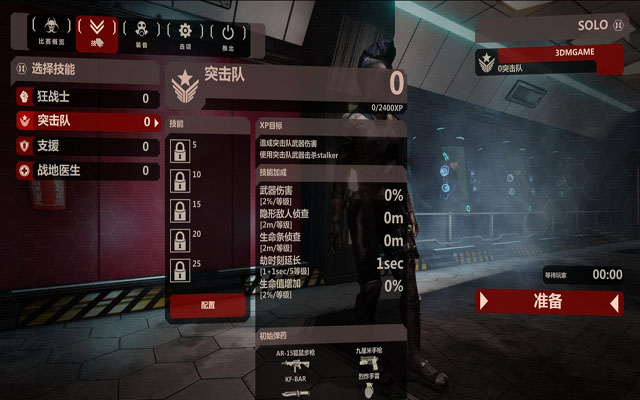Click the red 准备 ready button
This screenshot has width=640, height=400.
click(x=549, y=301)
